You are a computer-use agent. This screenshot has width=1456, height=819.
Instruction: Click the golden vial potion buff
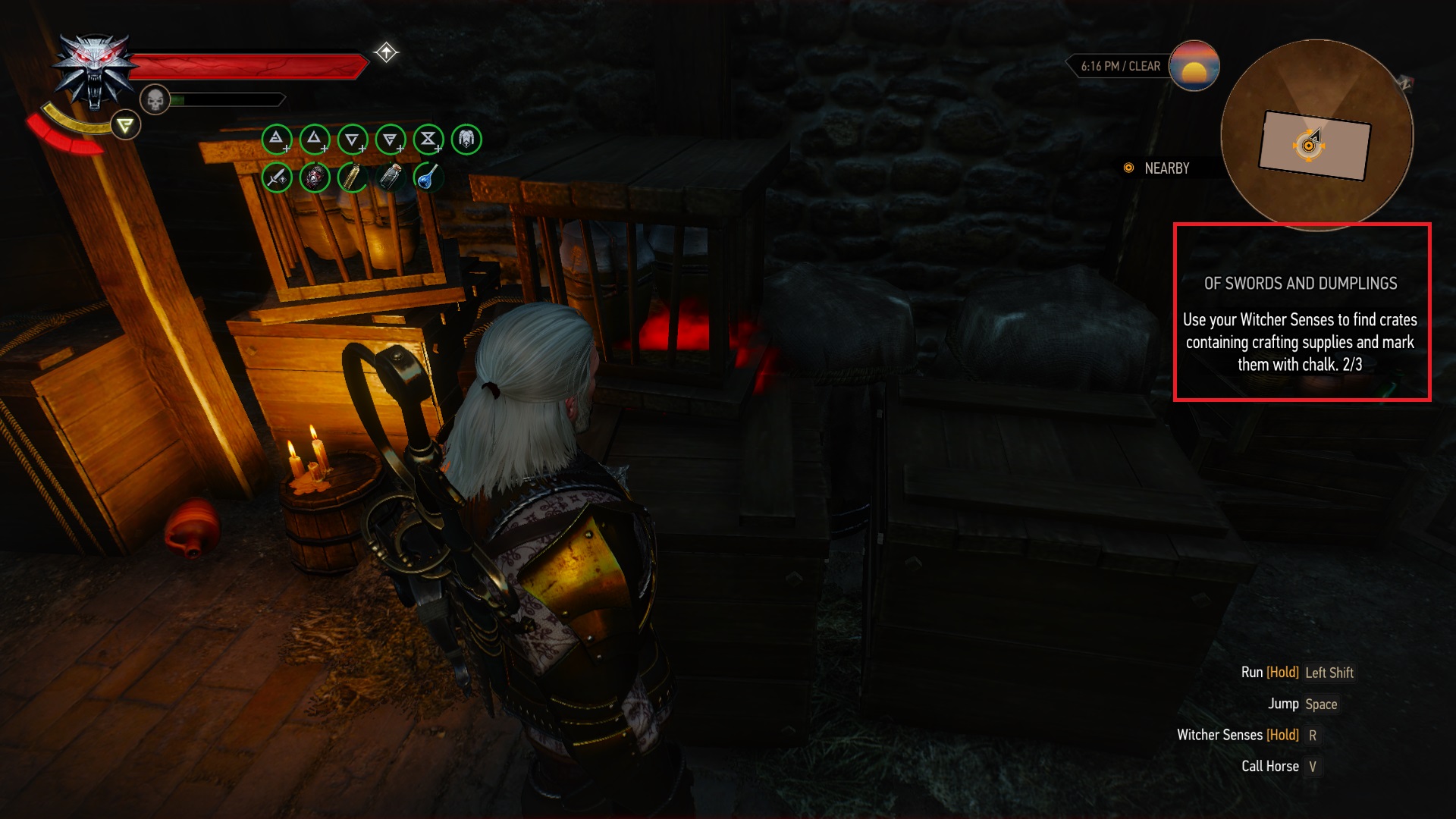[353, 177]
